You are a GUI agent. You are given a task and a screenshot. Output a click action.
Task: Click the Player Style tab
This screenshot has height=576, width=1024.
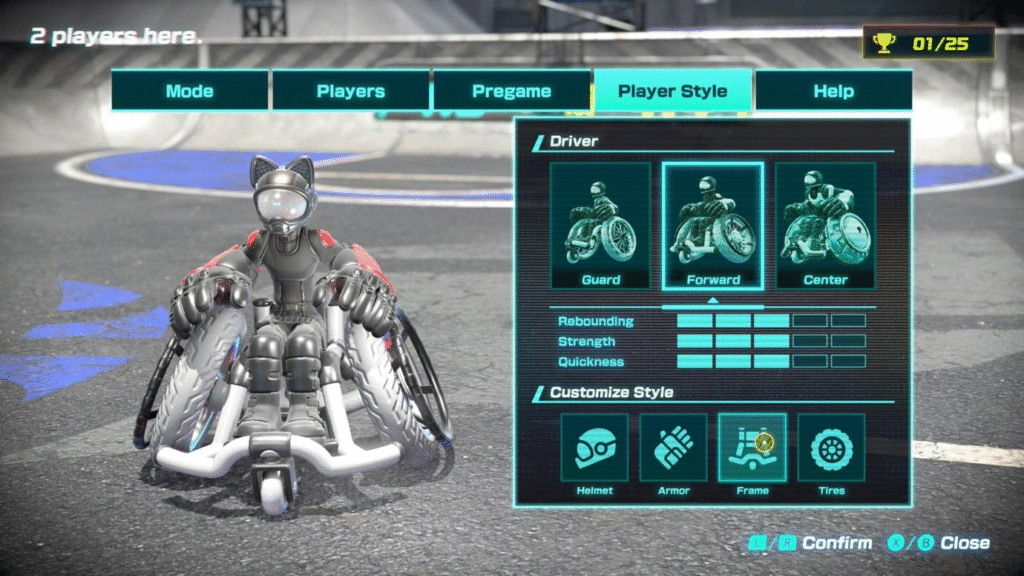point(672,91)
